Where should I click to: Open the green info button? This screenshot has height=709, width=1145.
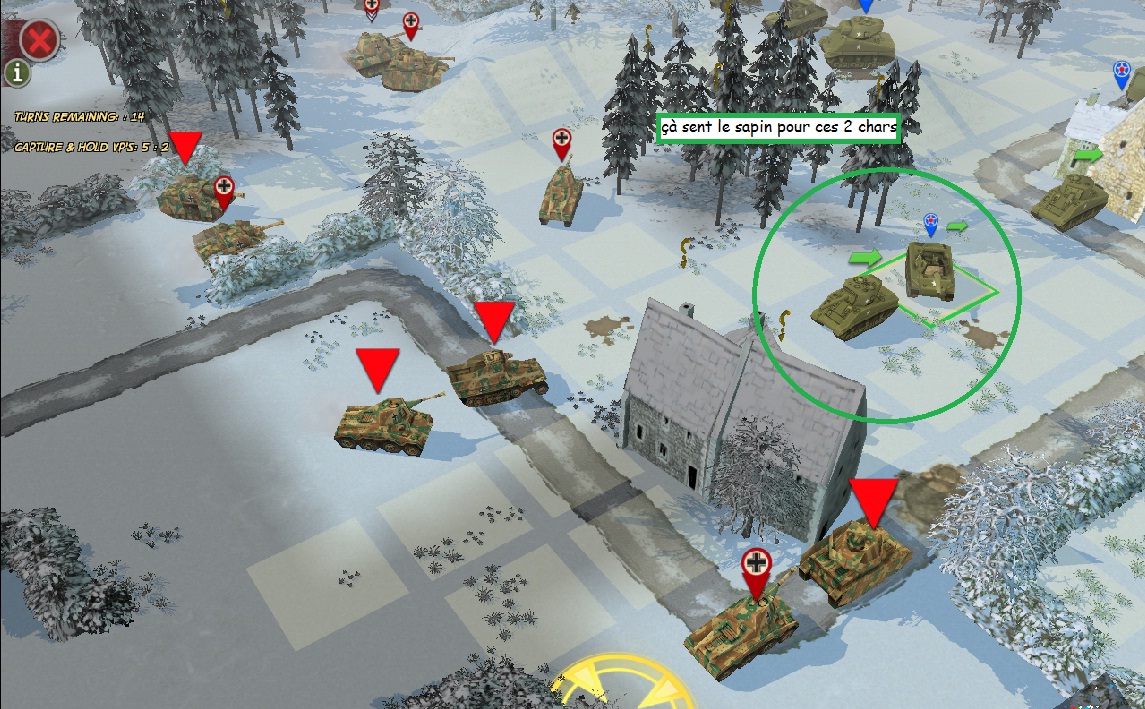[18, 73]
